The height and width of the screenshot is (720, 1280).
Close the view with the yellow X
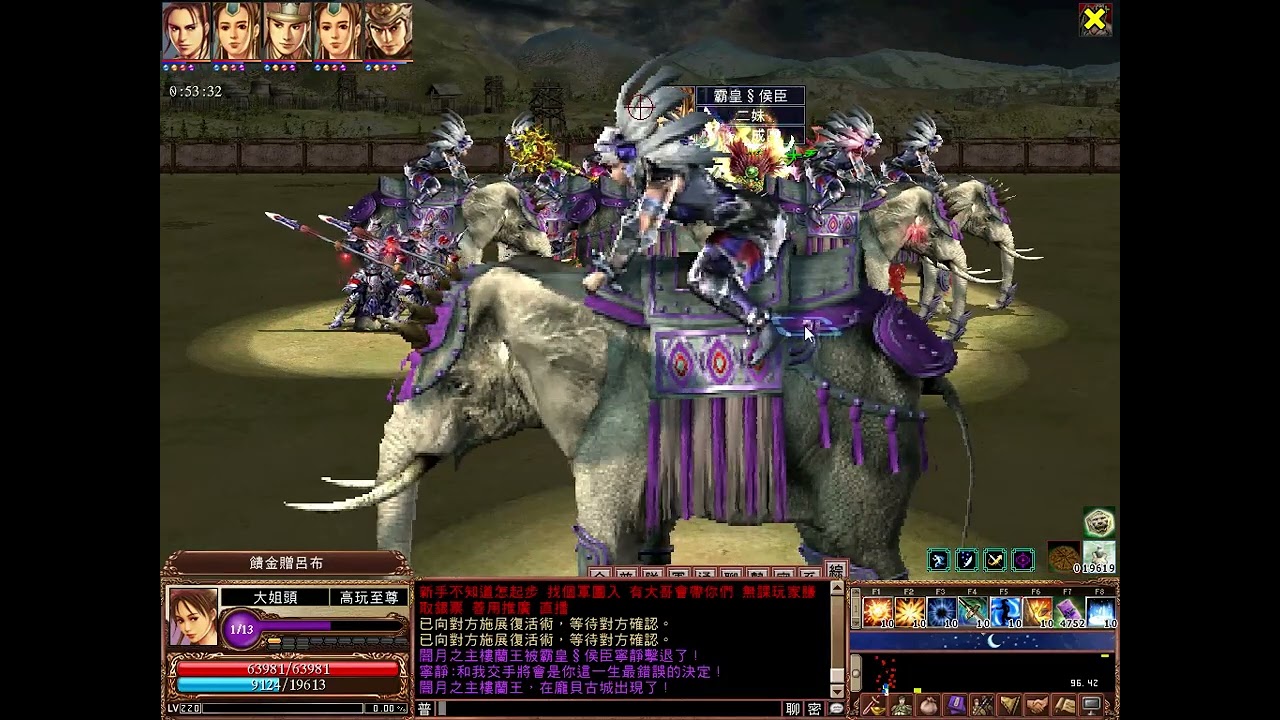pos(1095,20)
